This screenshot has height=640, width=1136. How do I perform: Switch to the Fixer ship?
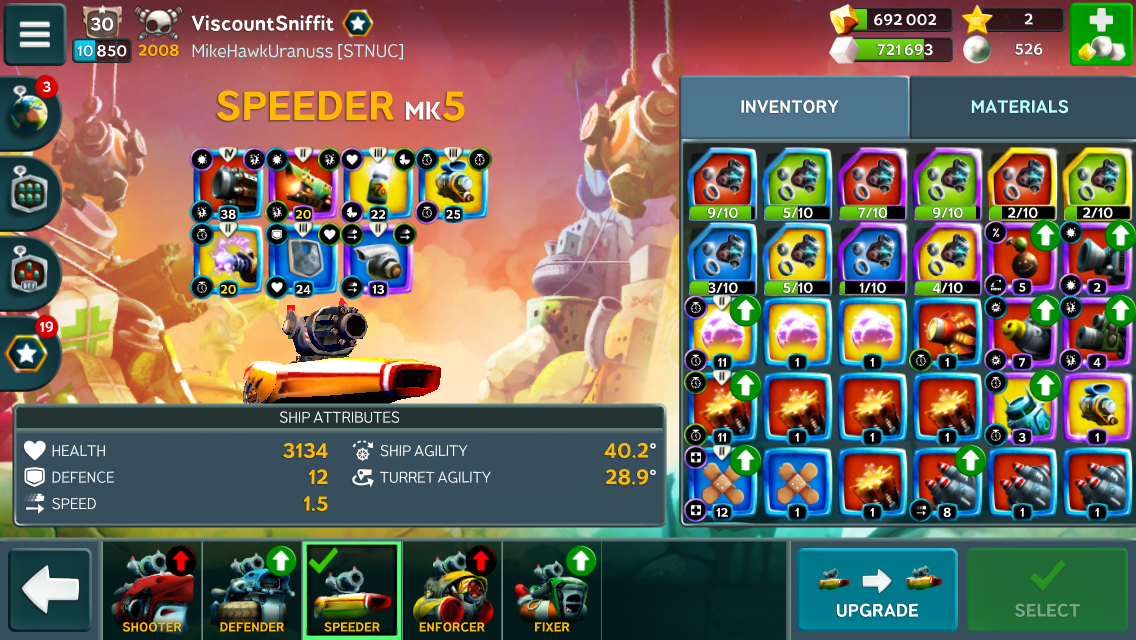[552, 591]
